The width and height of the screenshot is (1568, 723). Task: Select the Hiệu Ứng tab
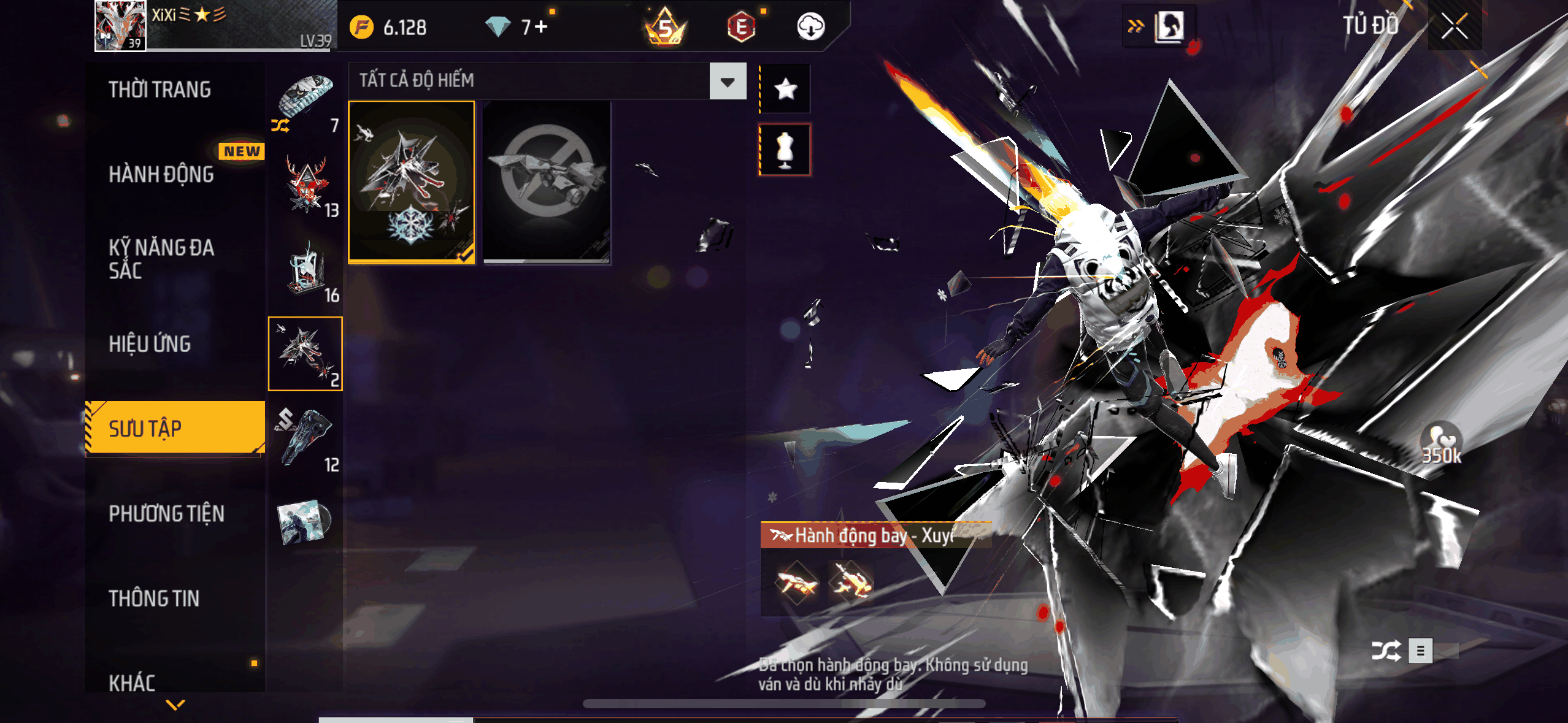(x=150, y=344)
